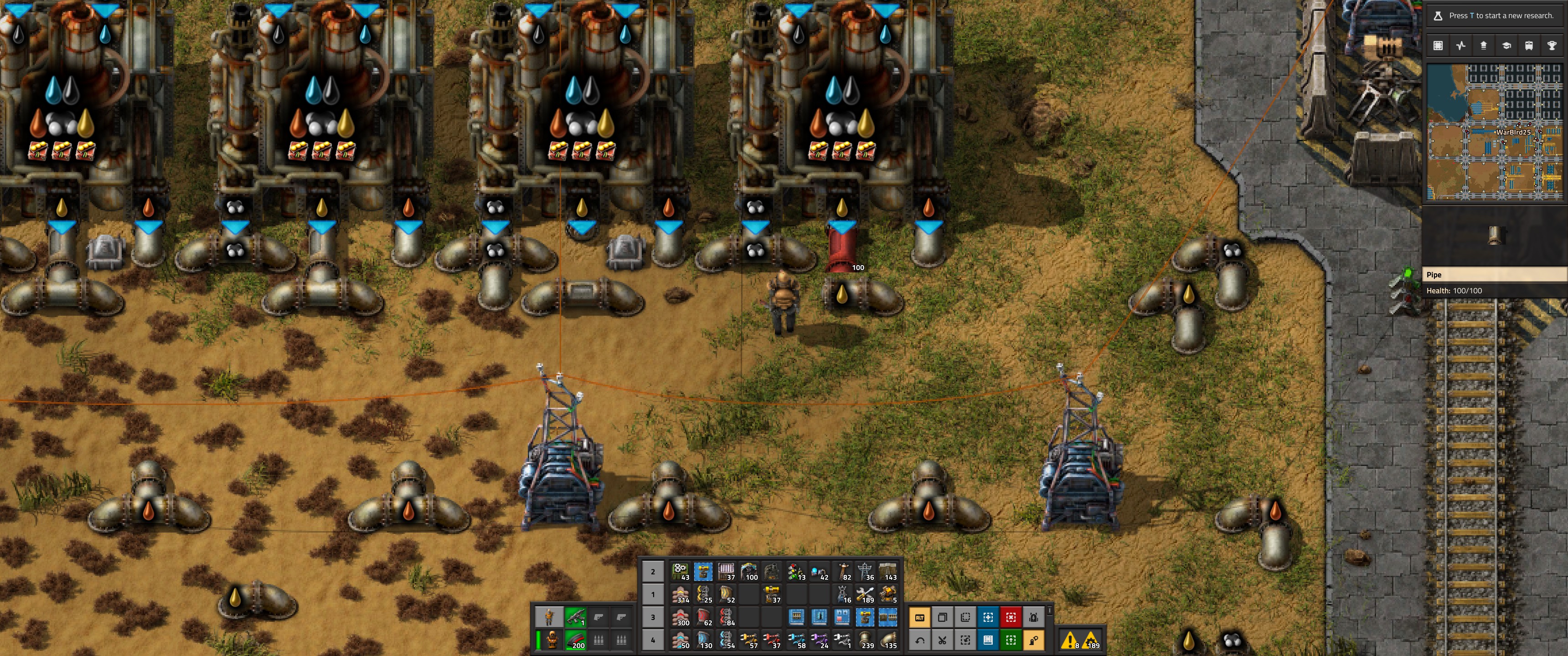Pick the yellow transport belt slot (314)
This screenshot has width=1568, height=656.
click(x=681, y=594)
